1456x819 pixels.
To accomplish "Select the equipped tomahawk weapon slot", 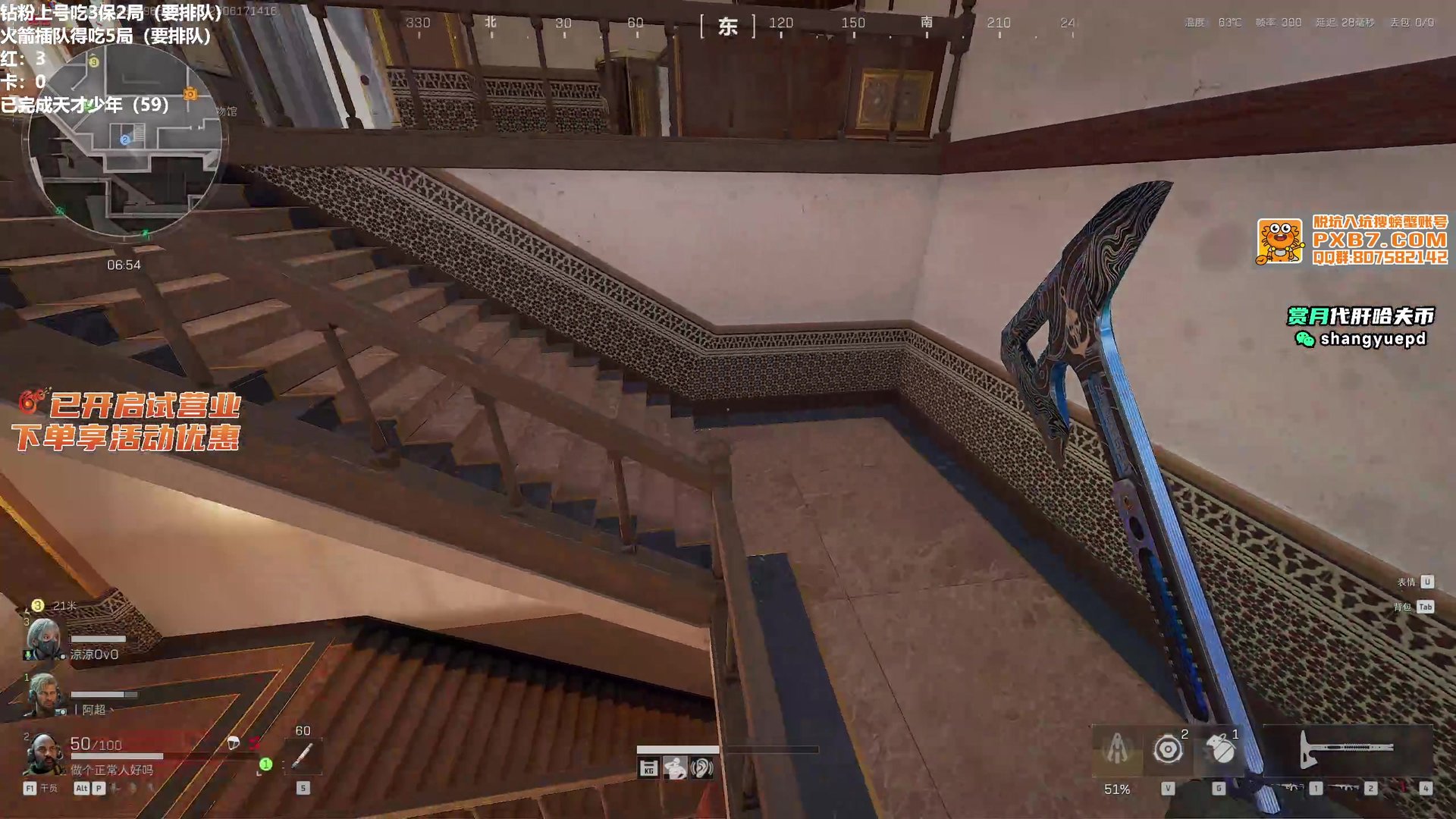I will 1347,749.
